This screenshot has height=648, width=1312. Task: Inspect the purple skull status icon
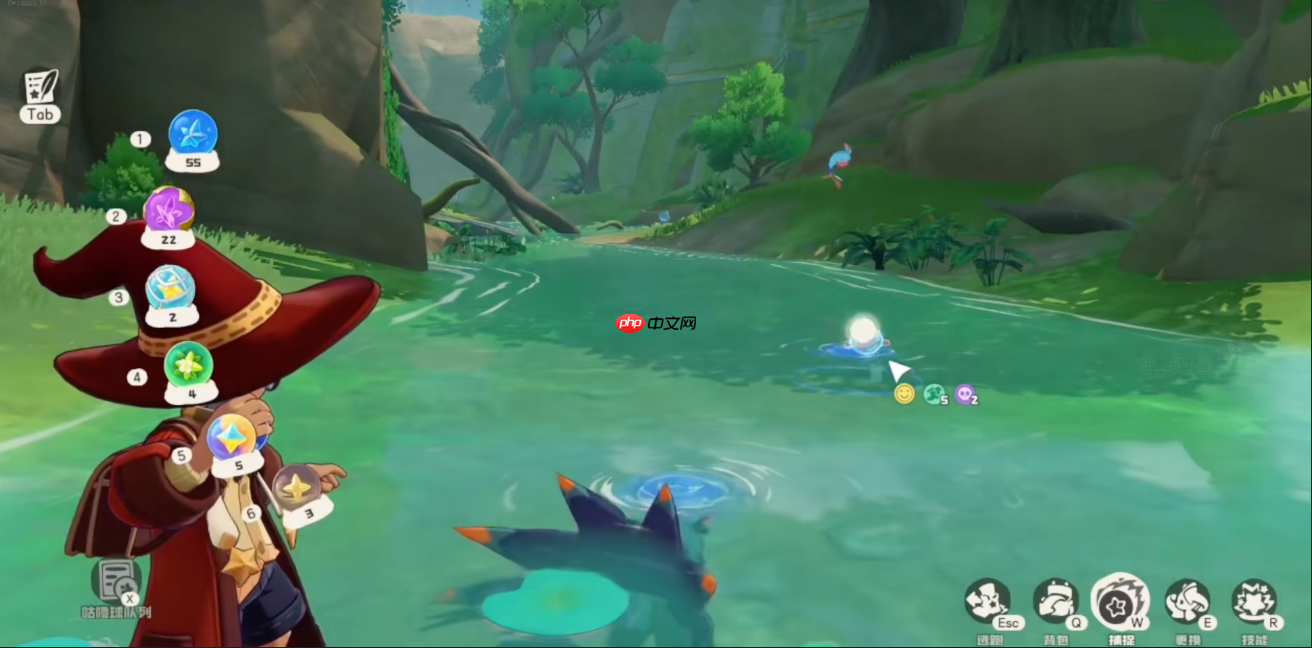coord(964,394)
